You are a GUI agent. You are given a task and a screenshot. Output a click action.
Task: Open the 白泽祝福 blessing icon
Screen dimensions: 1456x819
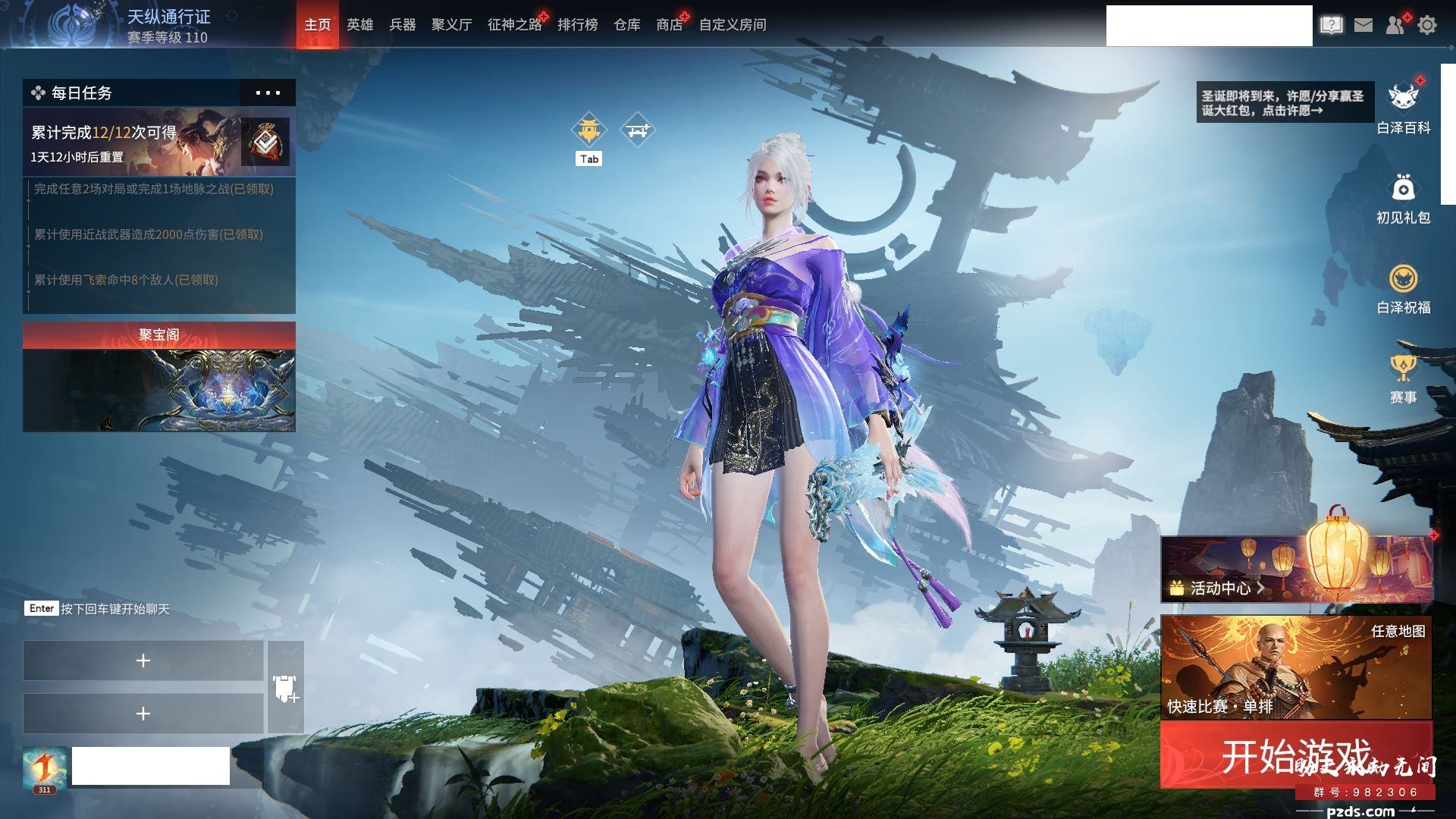coord(1403,288)
